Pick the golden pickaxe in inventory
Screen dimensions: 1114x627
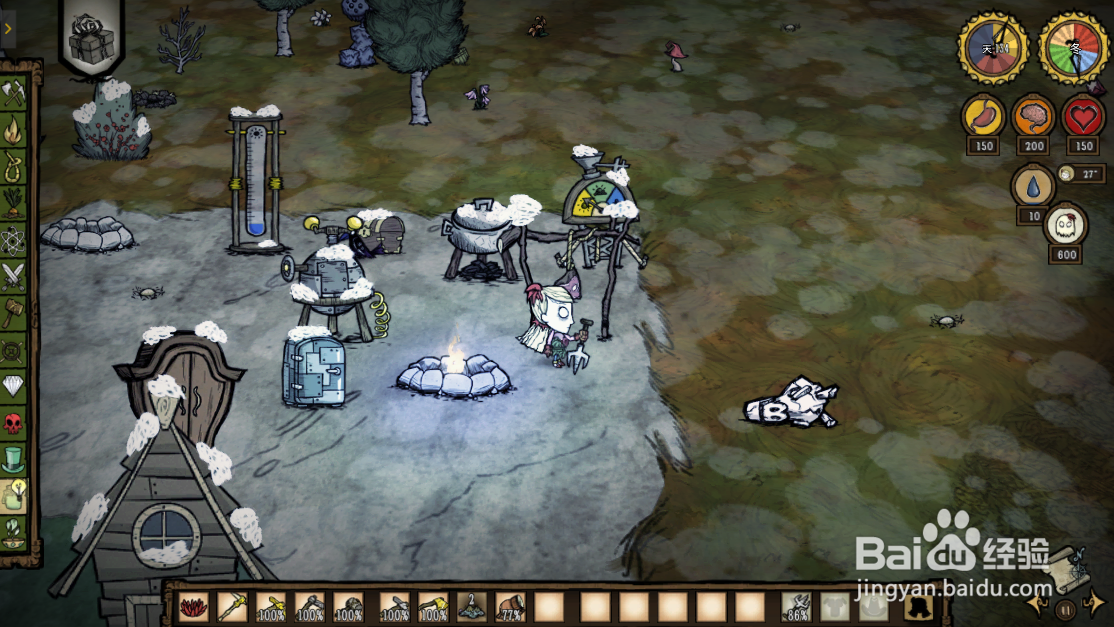click(x=232, y=606)
